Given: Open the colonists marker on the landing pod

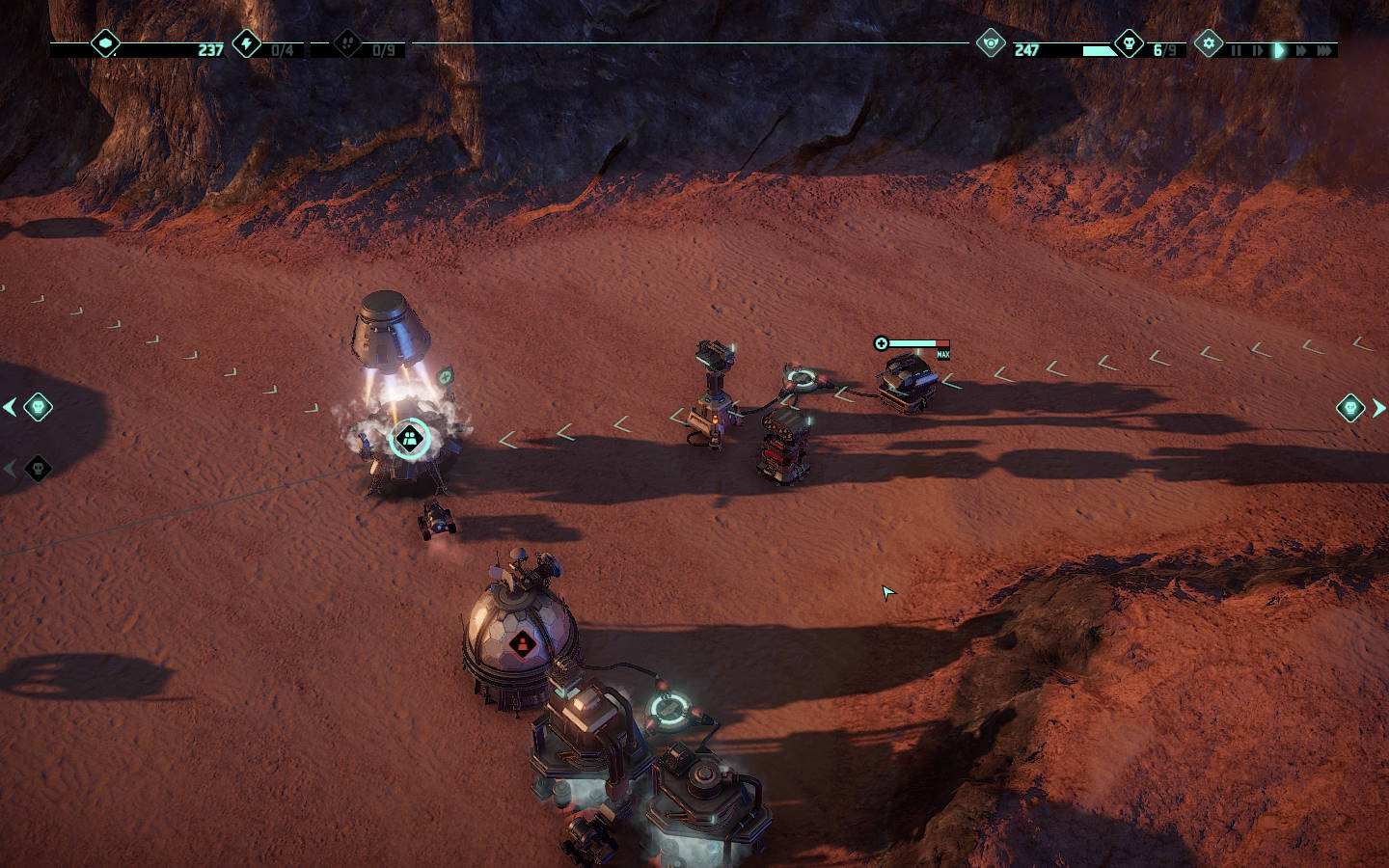Looking at the screenshot, I should (x=410, y=439).
